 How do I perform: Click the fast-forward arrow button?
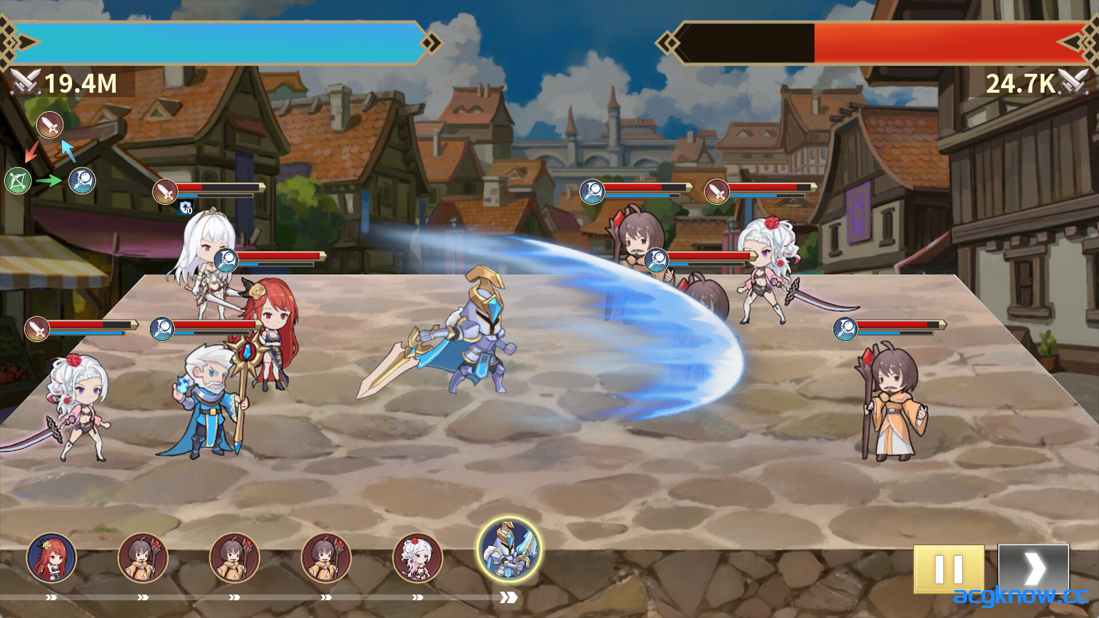(x=1033, y=568)
